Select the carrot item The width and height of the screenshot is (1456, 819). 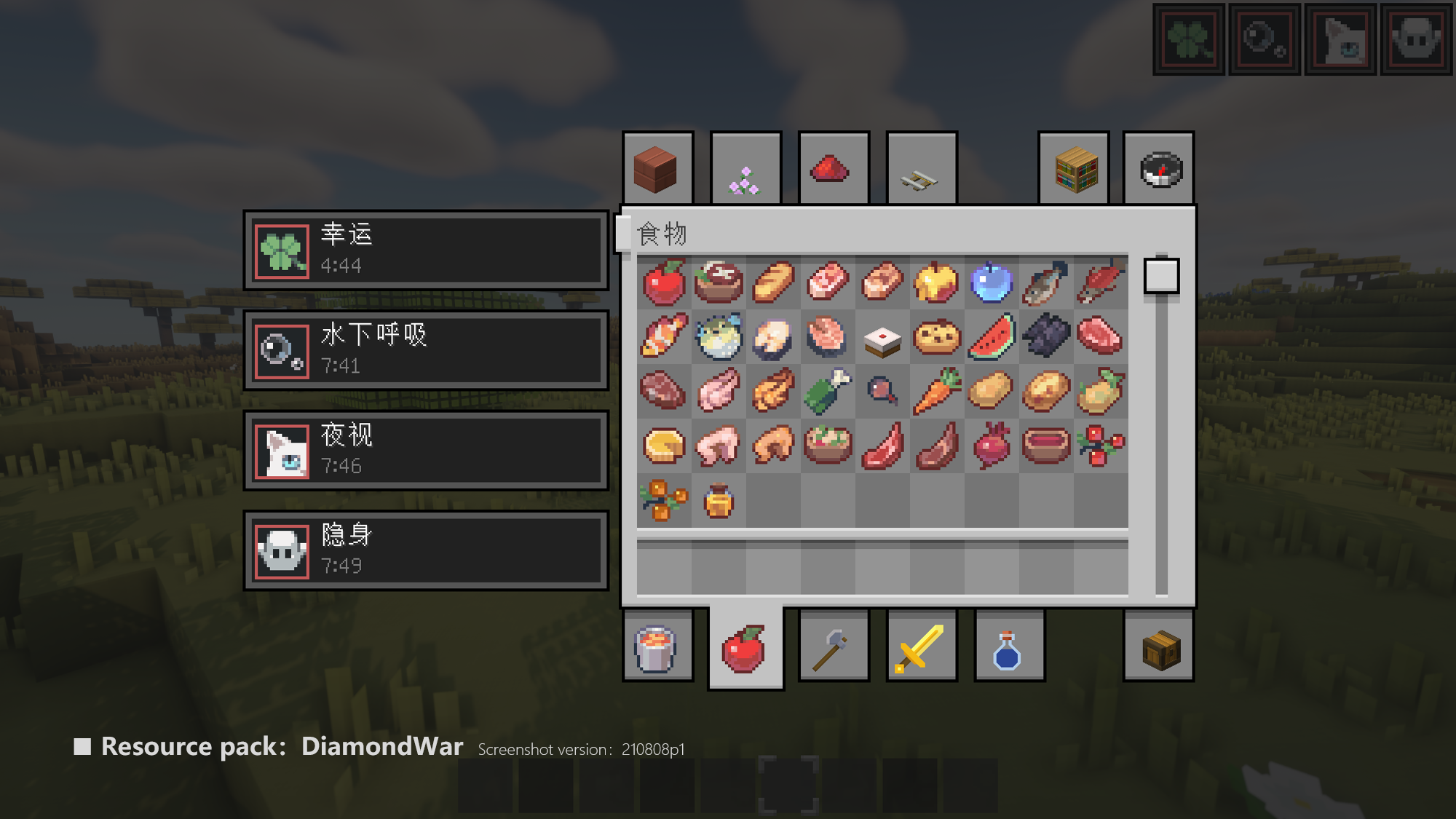[x=936, y=392]
